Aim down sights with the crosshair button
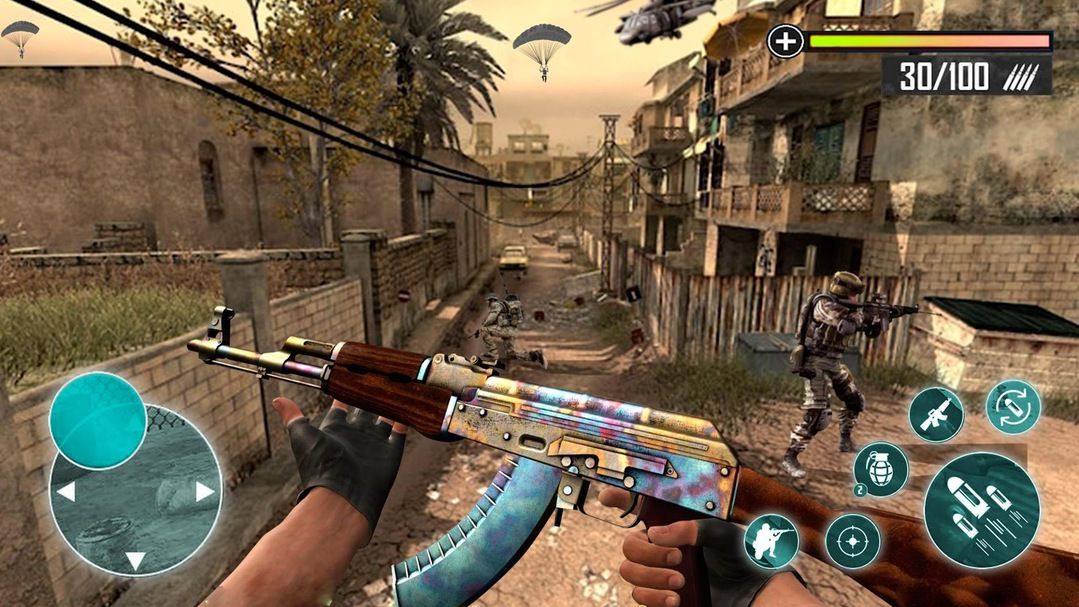 pos(852,541)
